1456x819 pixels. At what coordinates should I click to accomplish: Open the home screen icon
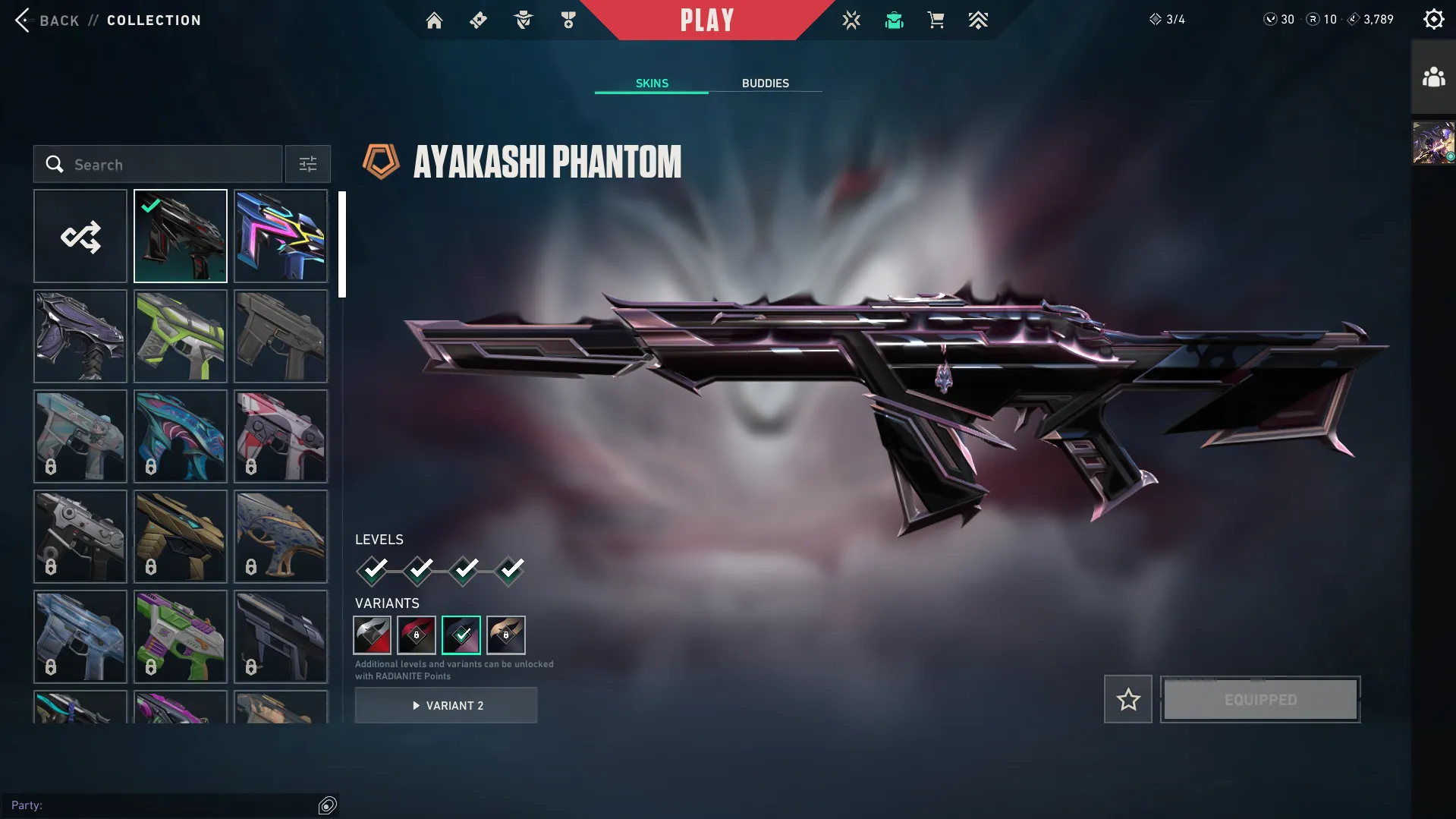[434, 20]
